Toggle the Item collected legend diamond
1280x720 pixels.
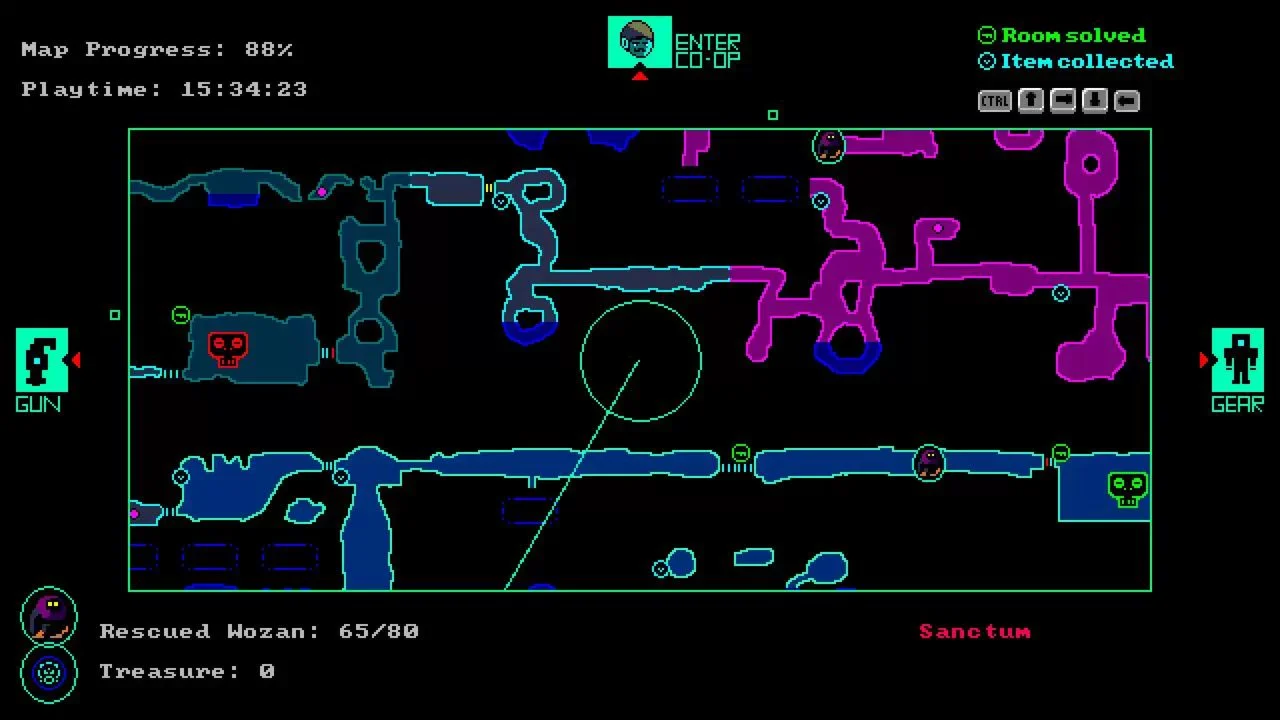pos(986,61)
